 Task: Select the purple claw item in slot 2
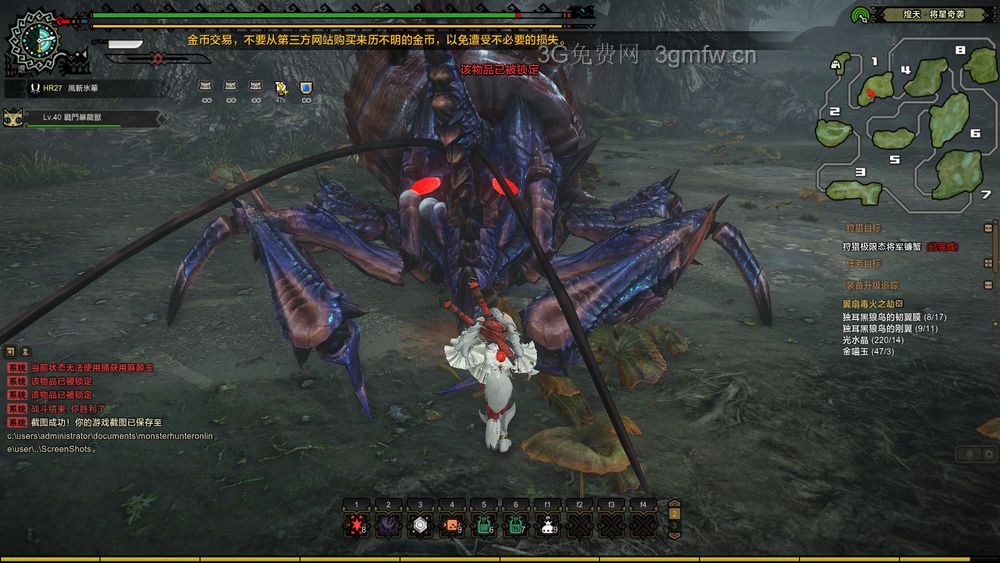click(388, 524)
